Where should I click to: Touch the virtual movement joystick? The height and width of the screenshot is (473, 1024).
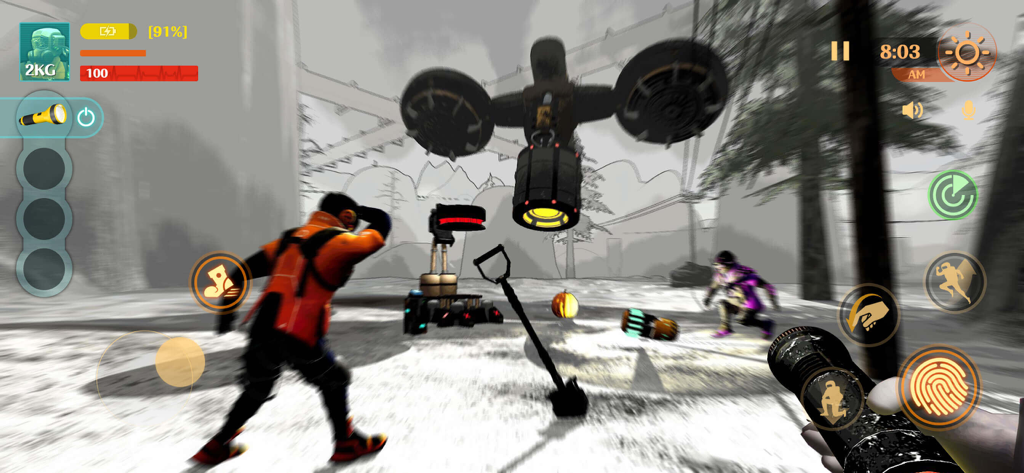tap(179, 361)
